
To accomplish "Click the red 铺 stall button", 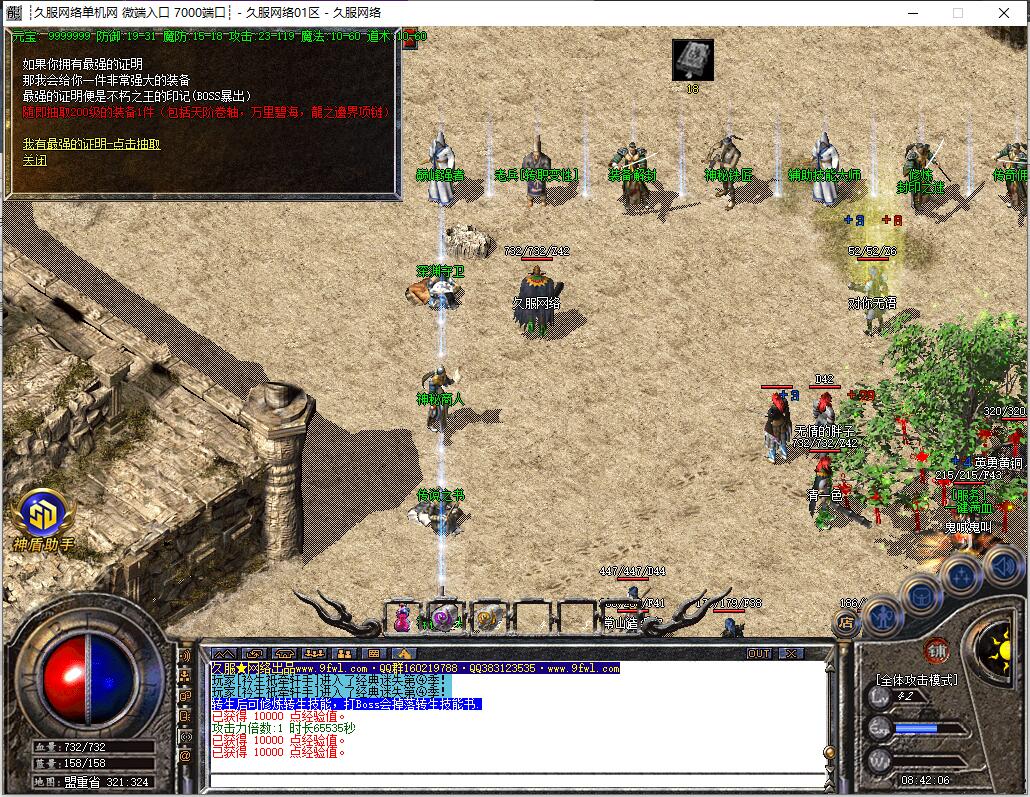I will (x=936, y=648).
